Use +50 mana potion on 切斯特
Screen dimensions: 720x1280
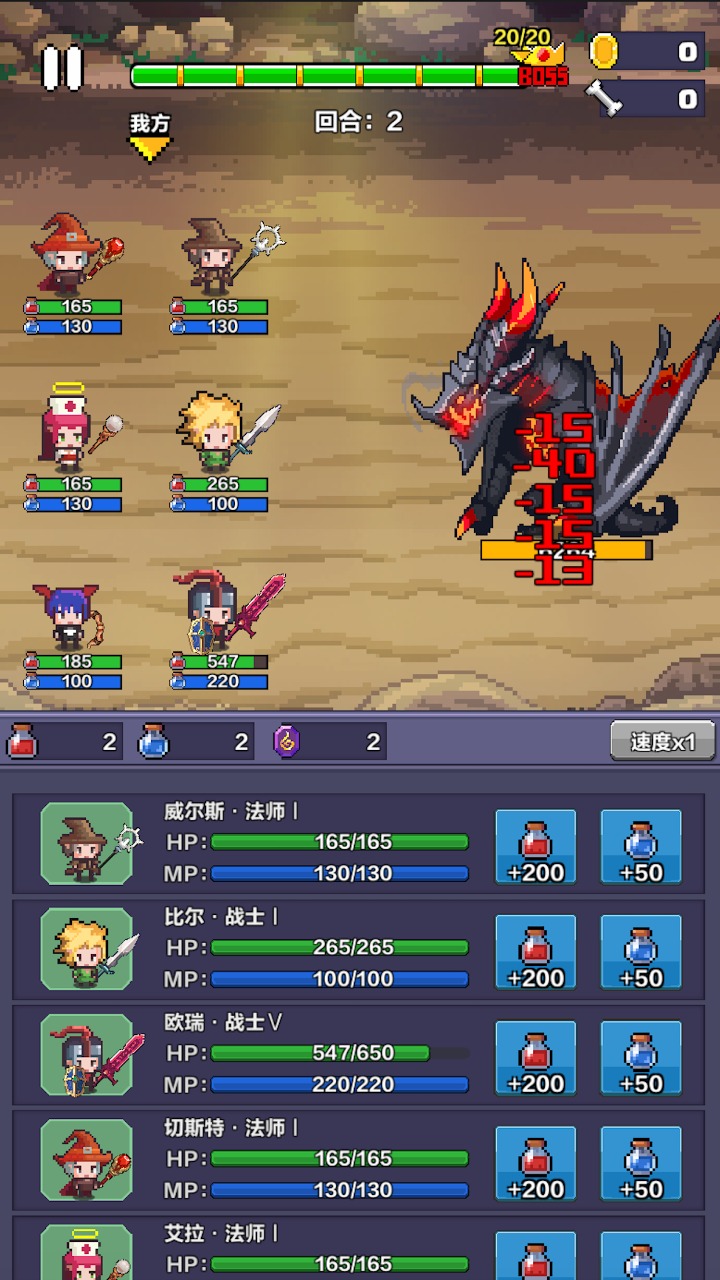pyautogui.click(x=641, y=1164)
